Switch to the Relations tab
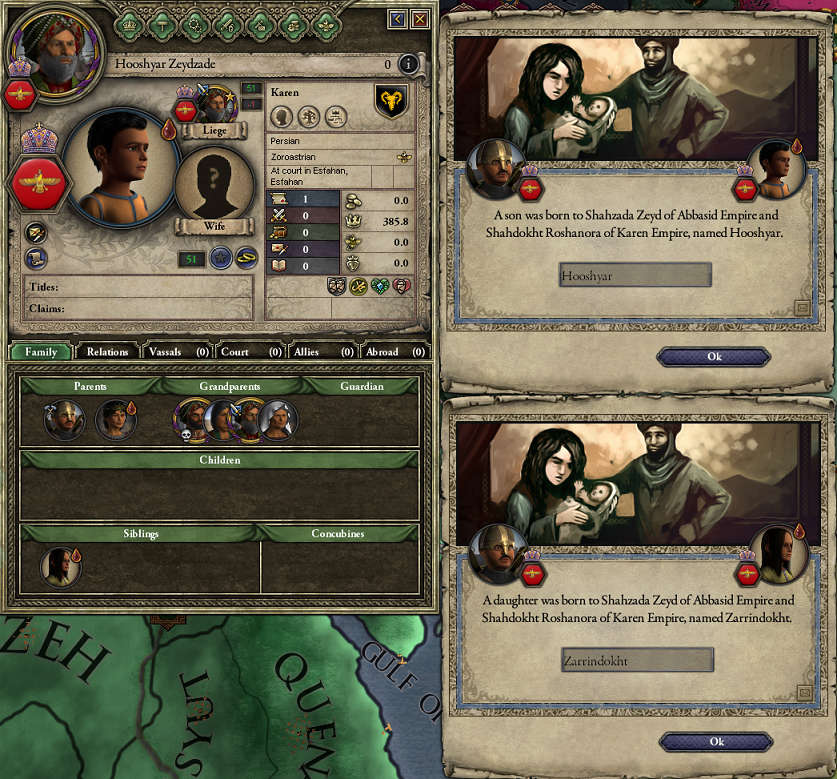This screenshot has width=837, height=779. pyautogui.click(x=107, y=352)
